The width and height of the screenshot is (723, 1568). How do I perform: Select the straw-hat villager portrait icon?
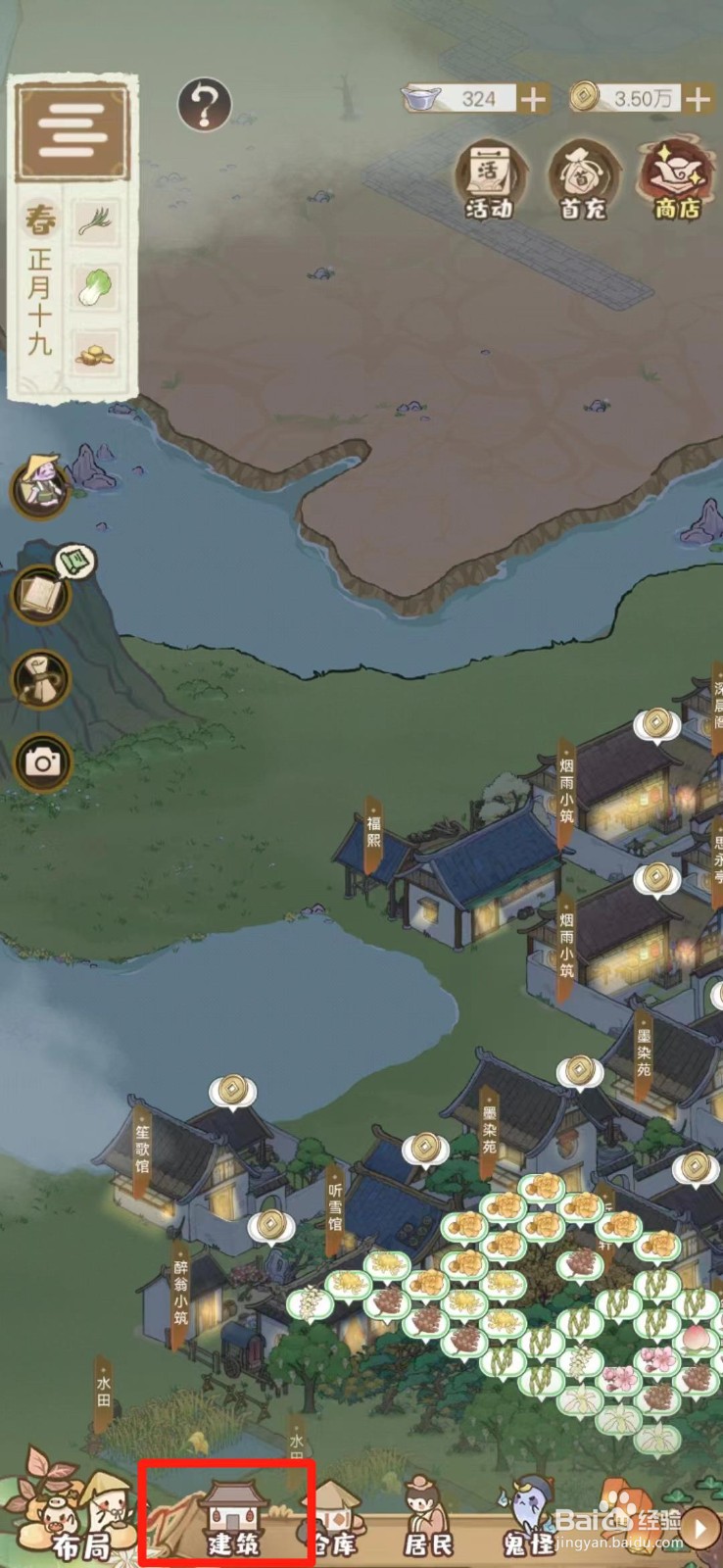tap(40, 486)
